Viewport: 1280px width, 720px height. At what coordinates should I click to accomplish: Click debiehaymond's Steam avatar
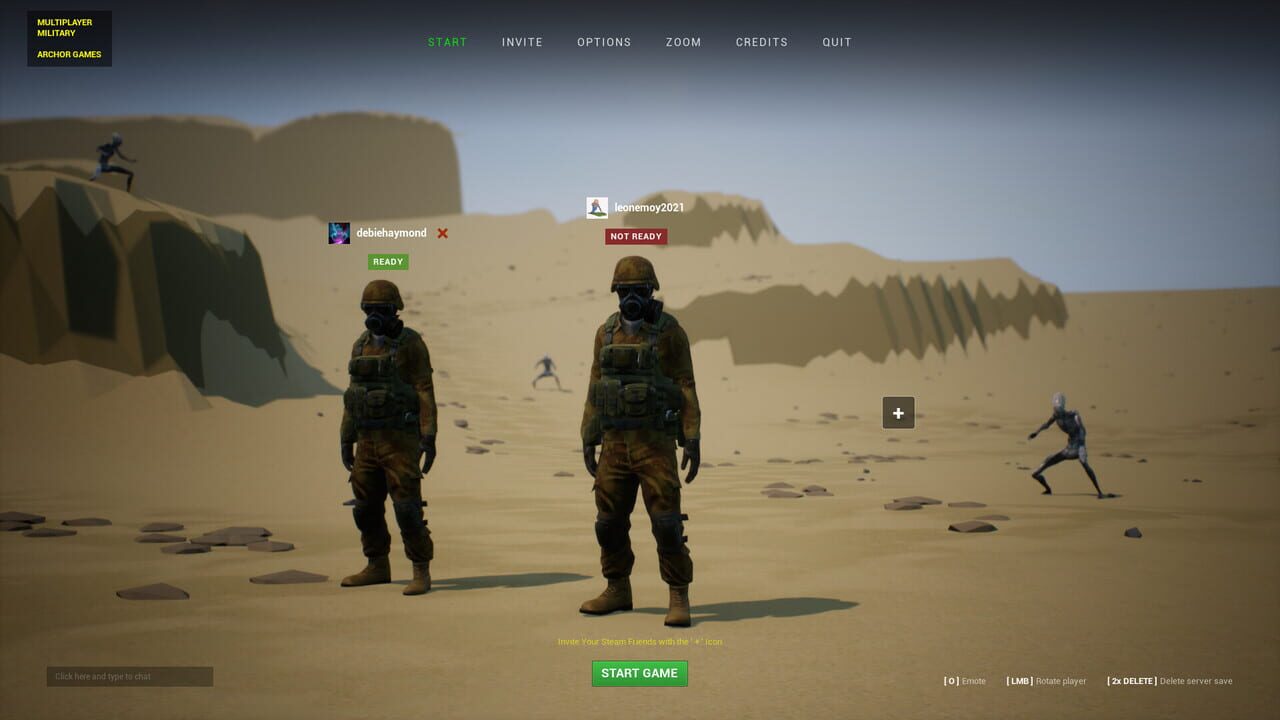[x=339, y=232]
